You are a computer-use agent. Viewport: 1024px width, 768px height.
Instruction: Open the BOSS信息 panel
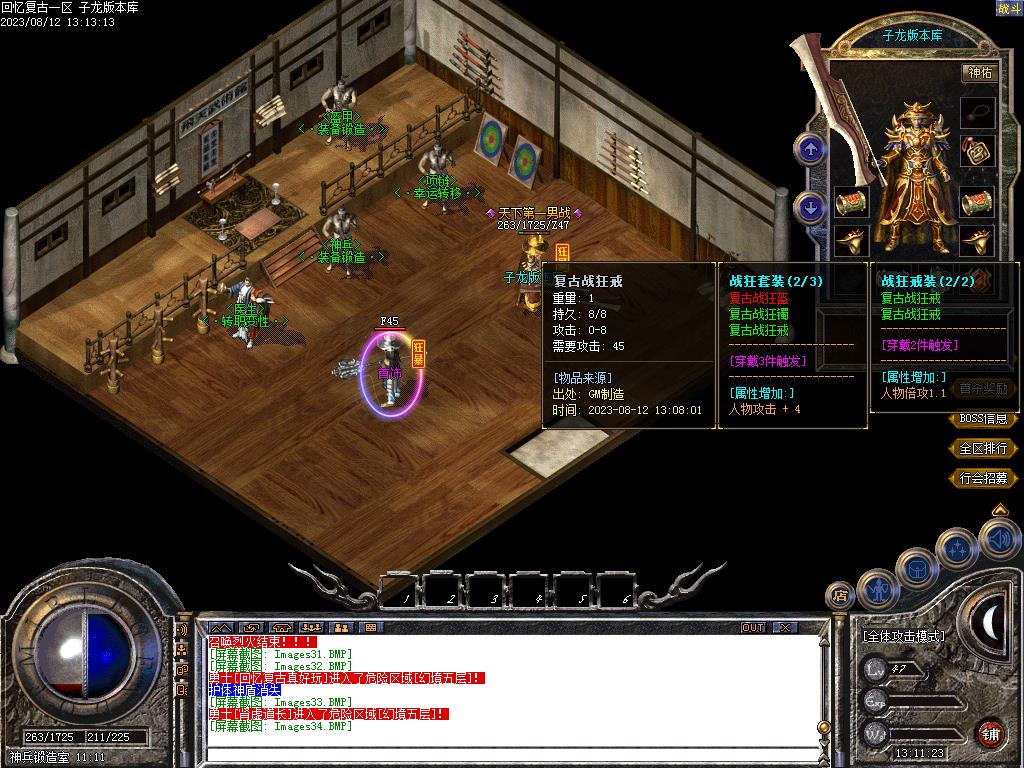(x=982, y=420)
